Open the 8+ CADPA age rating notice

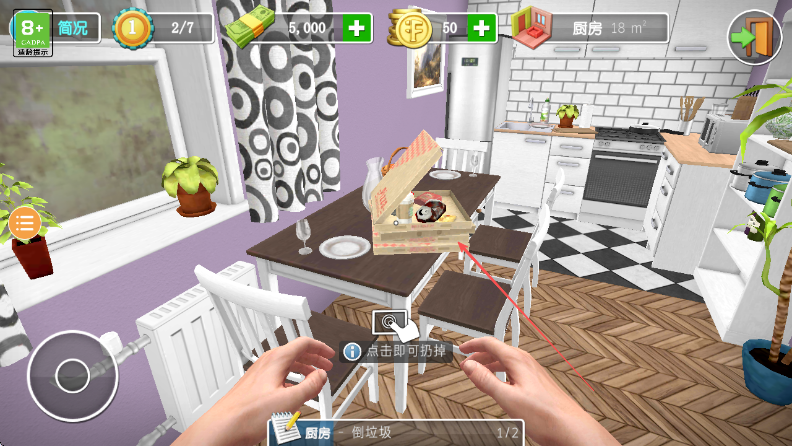[x=32, y=33]
